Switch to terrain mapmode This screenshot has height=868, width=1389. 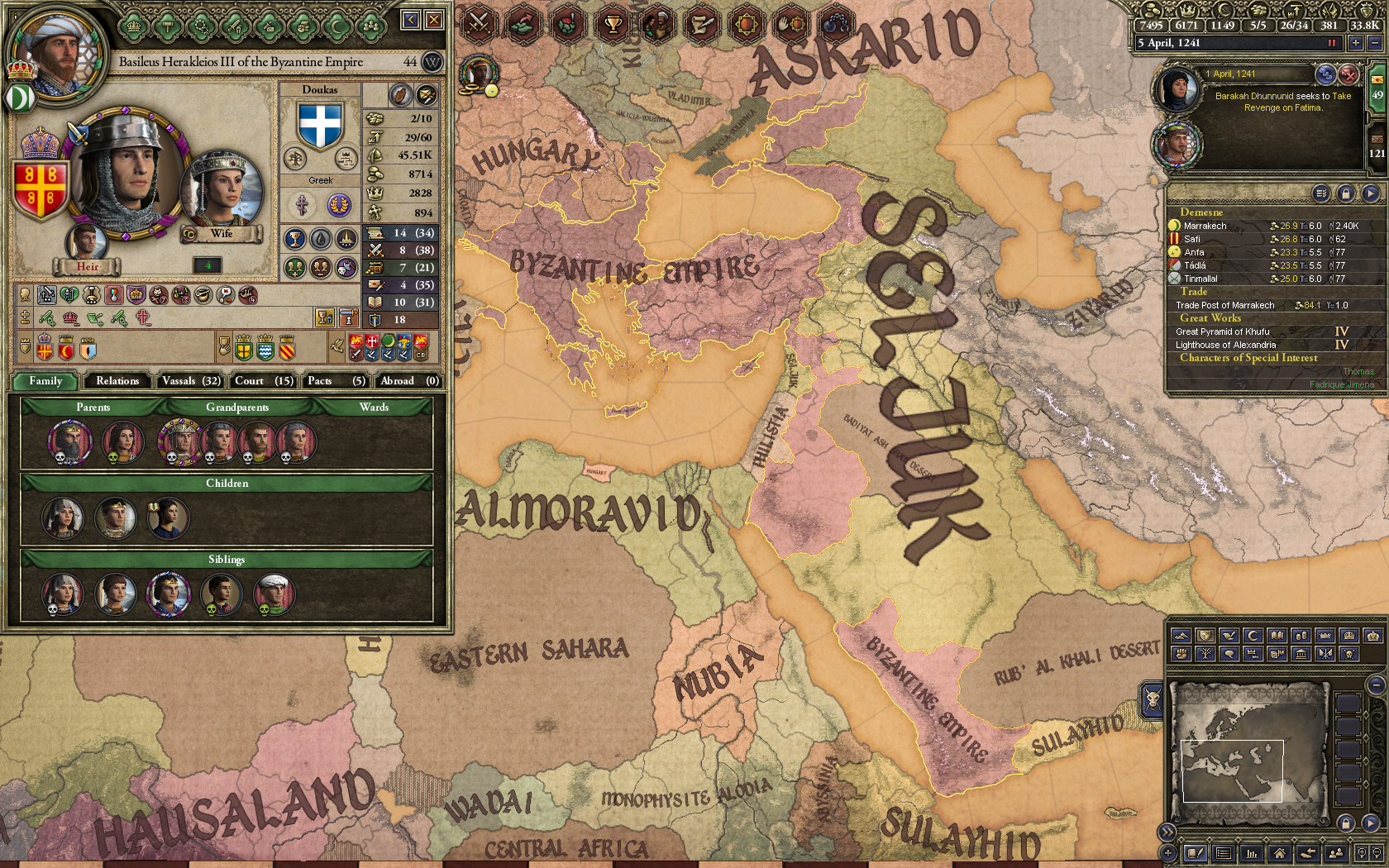[1181, 637]
